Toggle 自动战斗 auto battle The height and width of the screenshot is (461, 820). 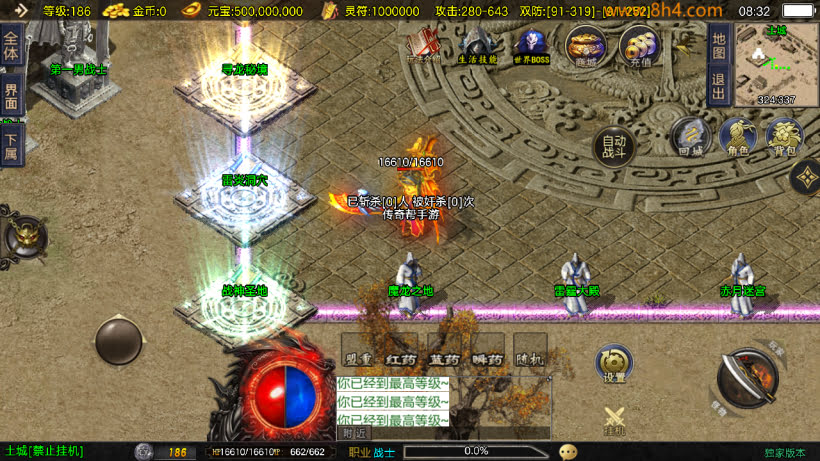pyautogui.click(x=614, y=148)
